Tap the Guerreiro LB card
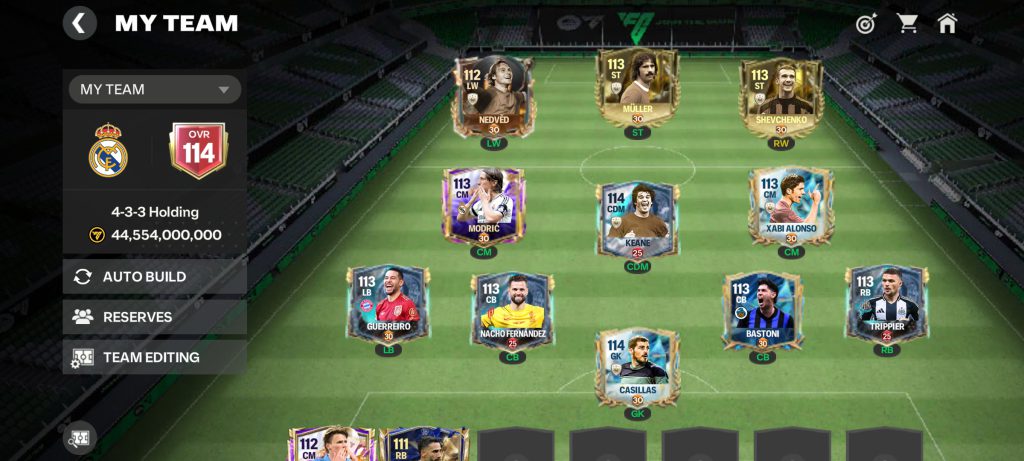The height and width of the screenshot is (461, 1024). point(389,304)
